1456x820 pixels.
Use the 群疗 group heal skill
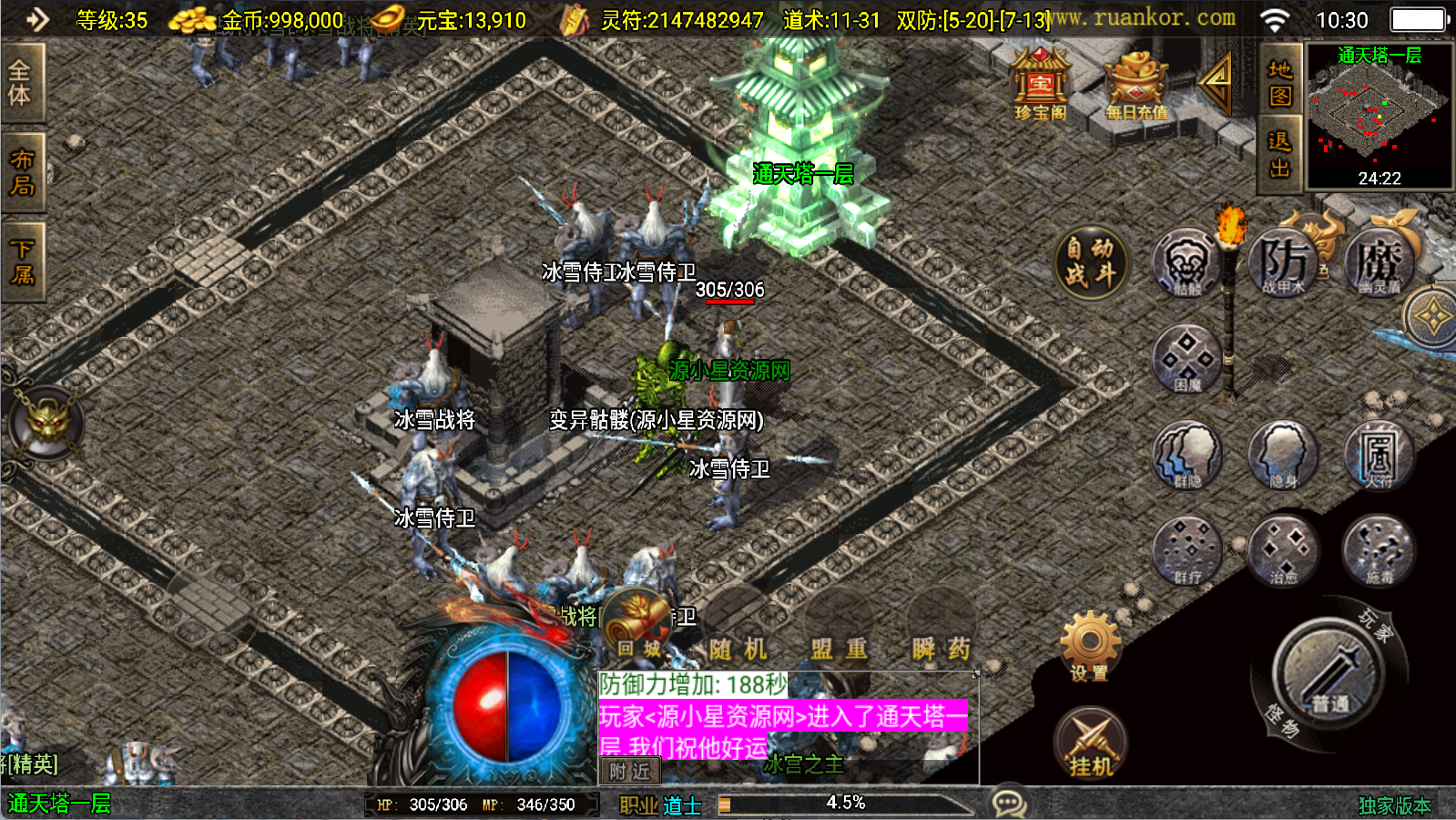click(1186, 550)
